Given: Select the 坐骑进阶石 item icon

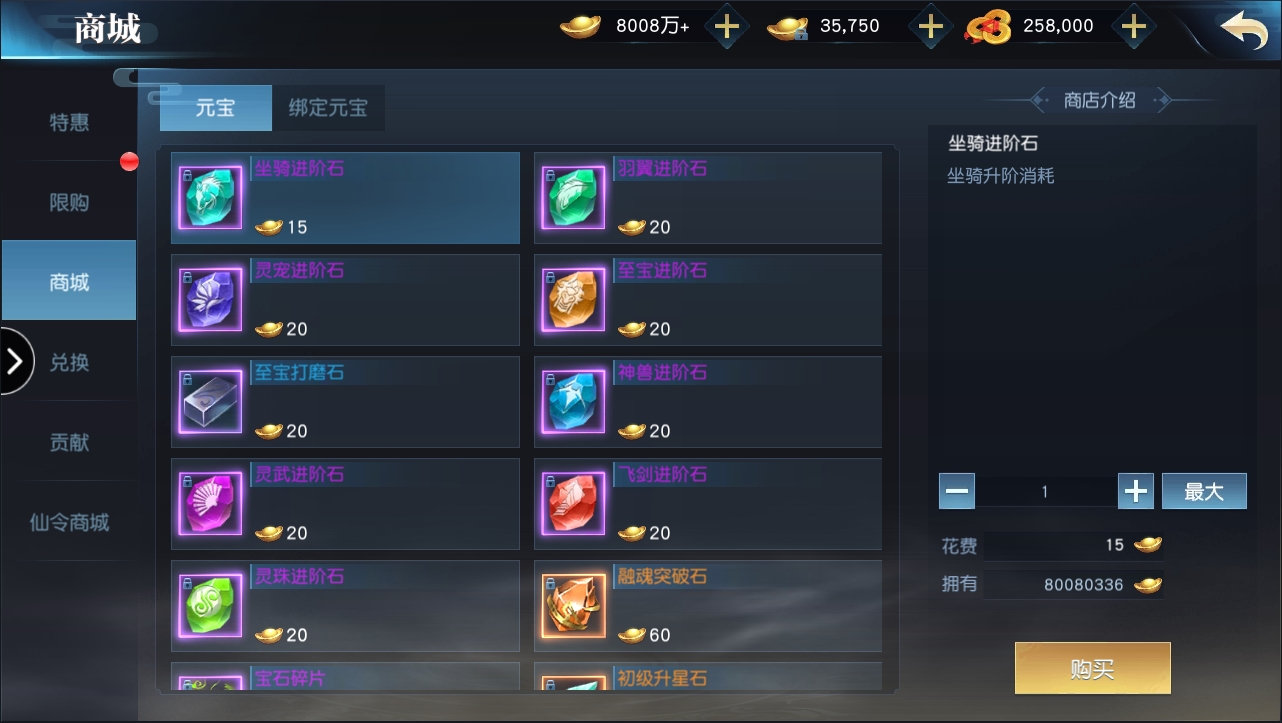Looking at the screenshot, I should click(x=209, y=197).
